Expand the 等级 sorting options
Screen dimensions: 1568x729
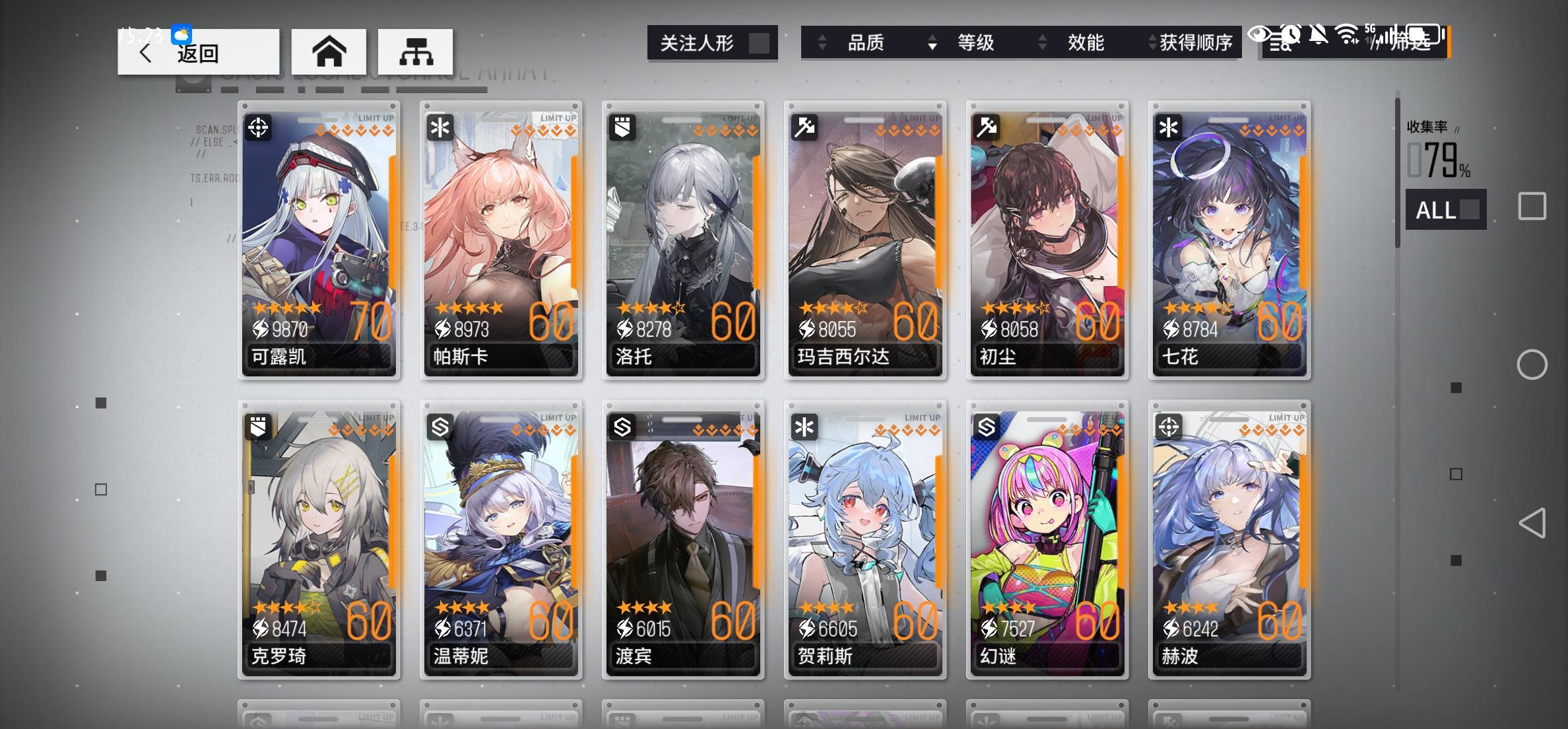coord(977,43)
